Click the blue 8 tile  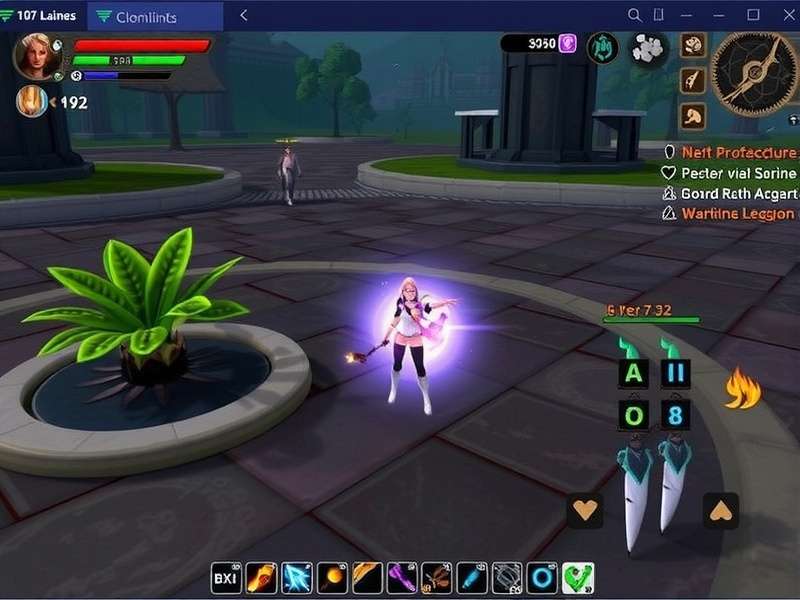pyautogui.click(x=674, y=414)
